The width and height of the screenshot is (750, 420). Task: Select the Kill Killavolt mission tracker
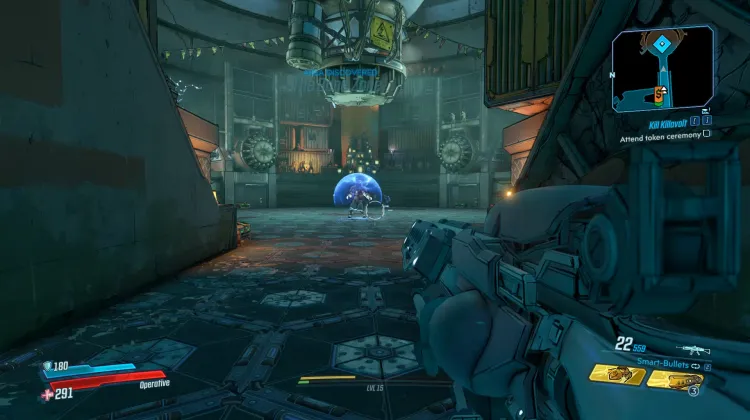point(662,121)
